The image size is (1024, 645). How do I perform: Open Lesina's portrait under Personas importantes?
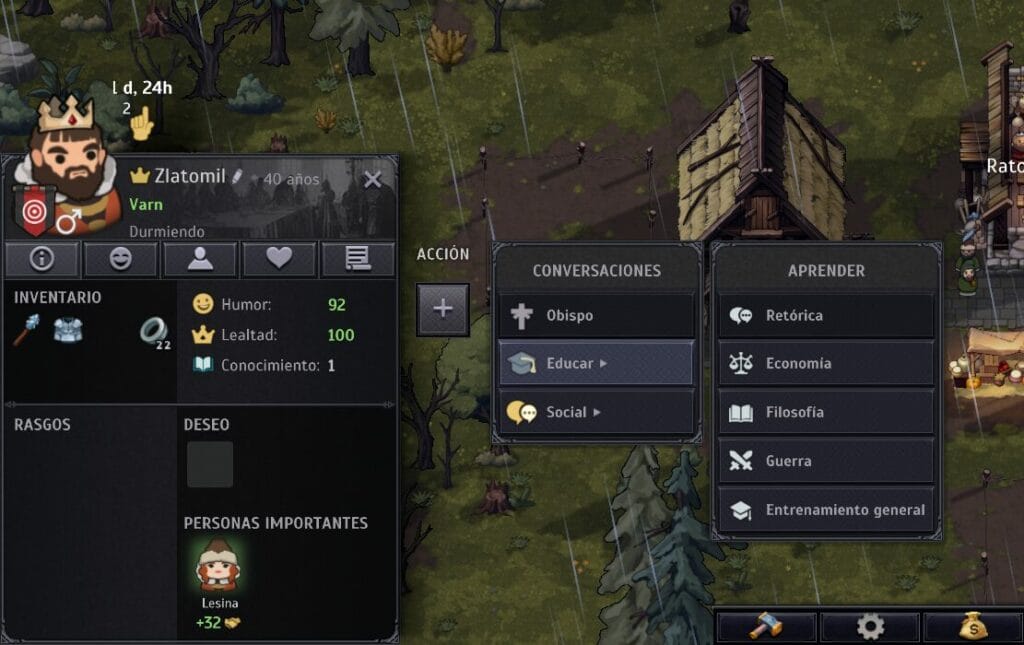click(x=217, y=567)
